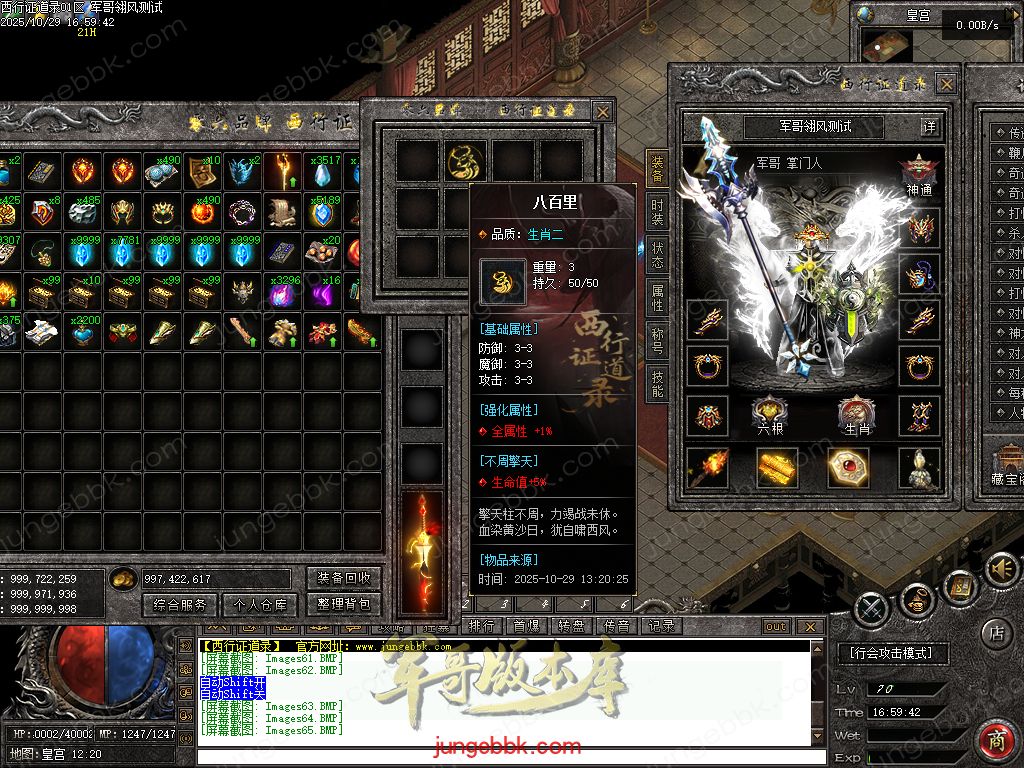The height and width of the screenshot is (768, 1024).
Task: Open the red 商 mall button
Action: (x=996, y=740)
